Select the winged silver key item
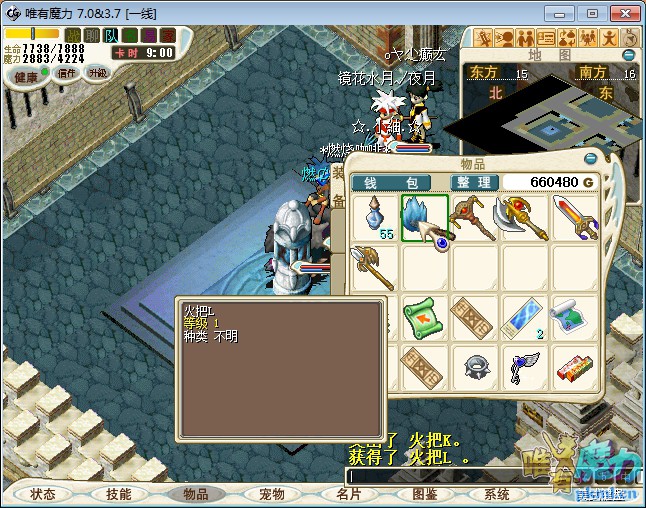 click(x=525, y=368)
